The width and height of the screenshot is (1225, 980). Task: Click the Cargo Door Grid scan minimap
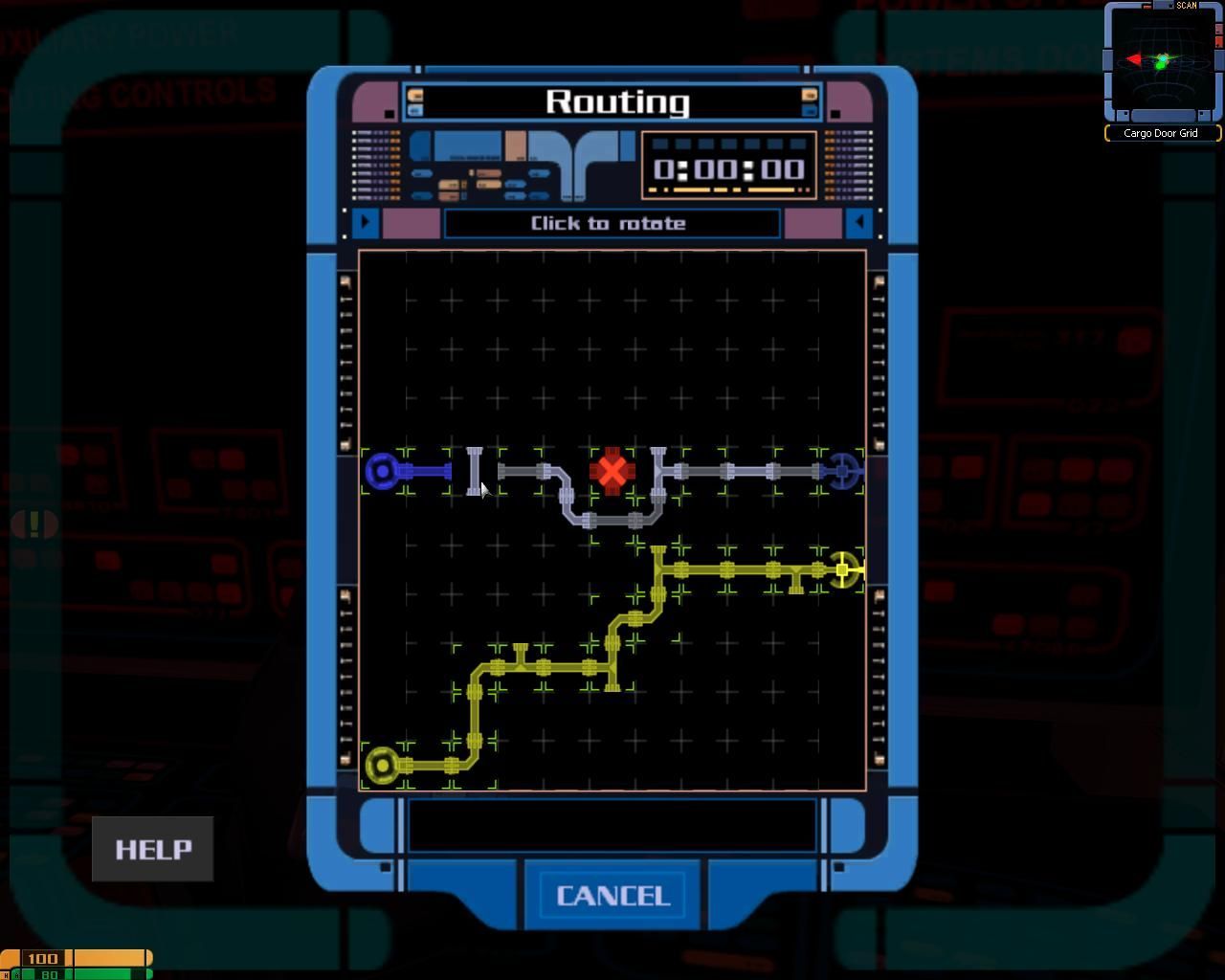point(1162,63)
